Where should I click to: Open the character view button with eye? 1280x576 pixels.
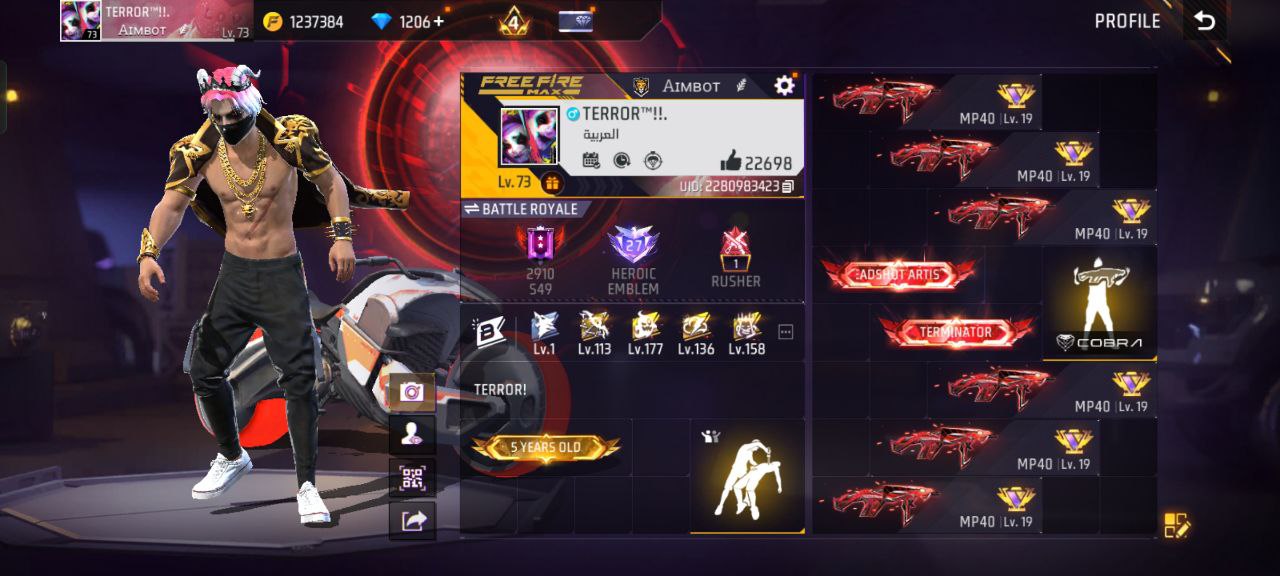point(412,434)
